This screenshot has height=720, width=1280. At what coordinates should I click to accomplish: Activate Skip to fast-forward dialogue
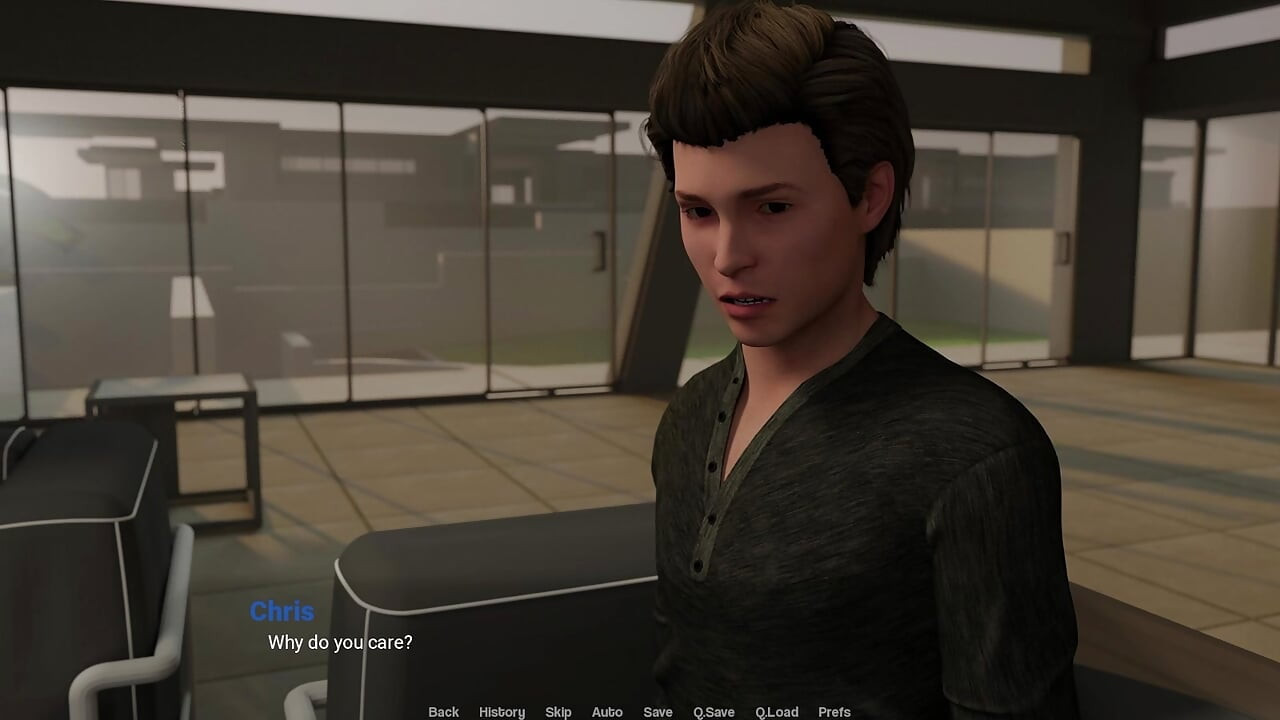pyautogui.click(x=558, y=712)
